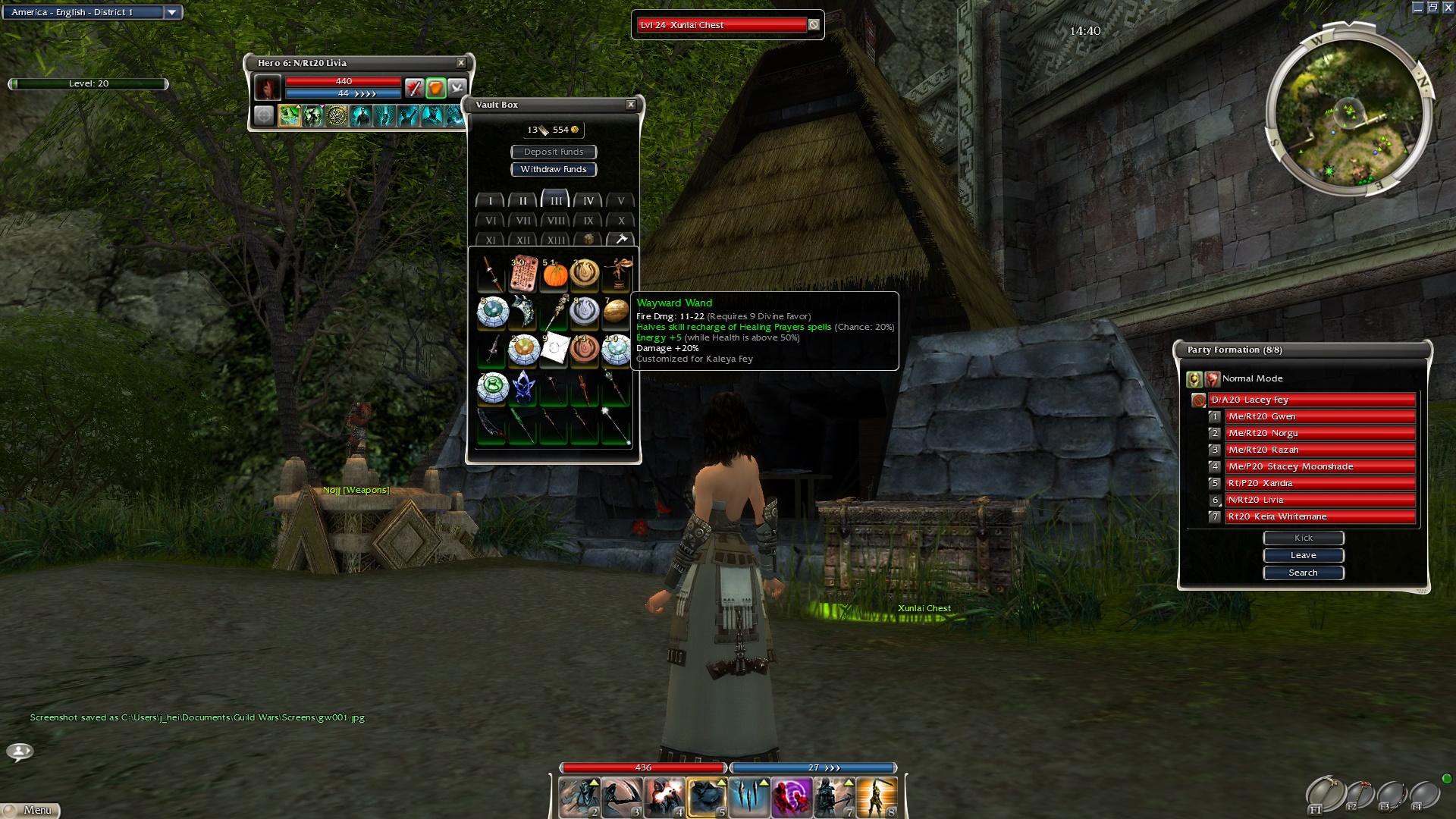Select hero Rt/P20 Xandra in party list
Image resolution: width=1456 pixels, height=819 pixels.
pos(1319,483)
